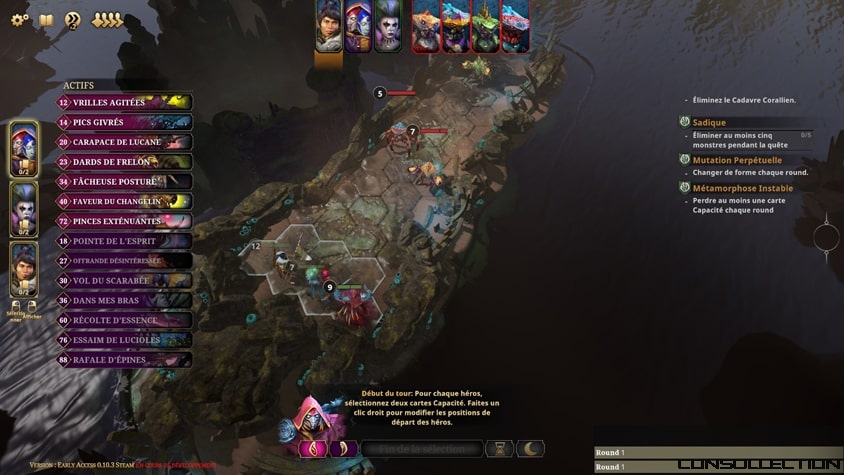Screen dimensions: 844x475
Task: Open the settings gear menu
Action: 20,20
